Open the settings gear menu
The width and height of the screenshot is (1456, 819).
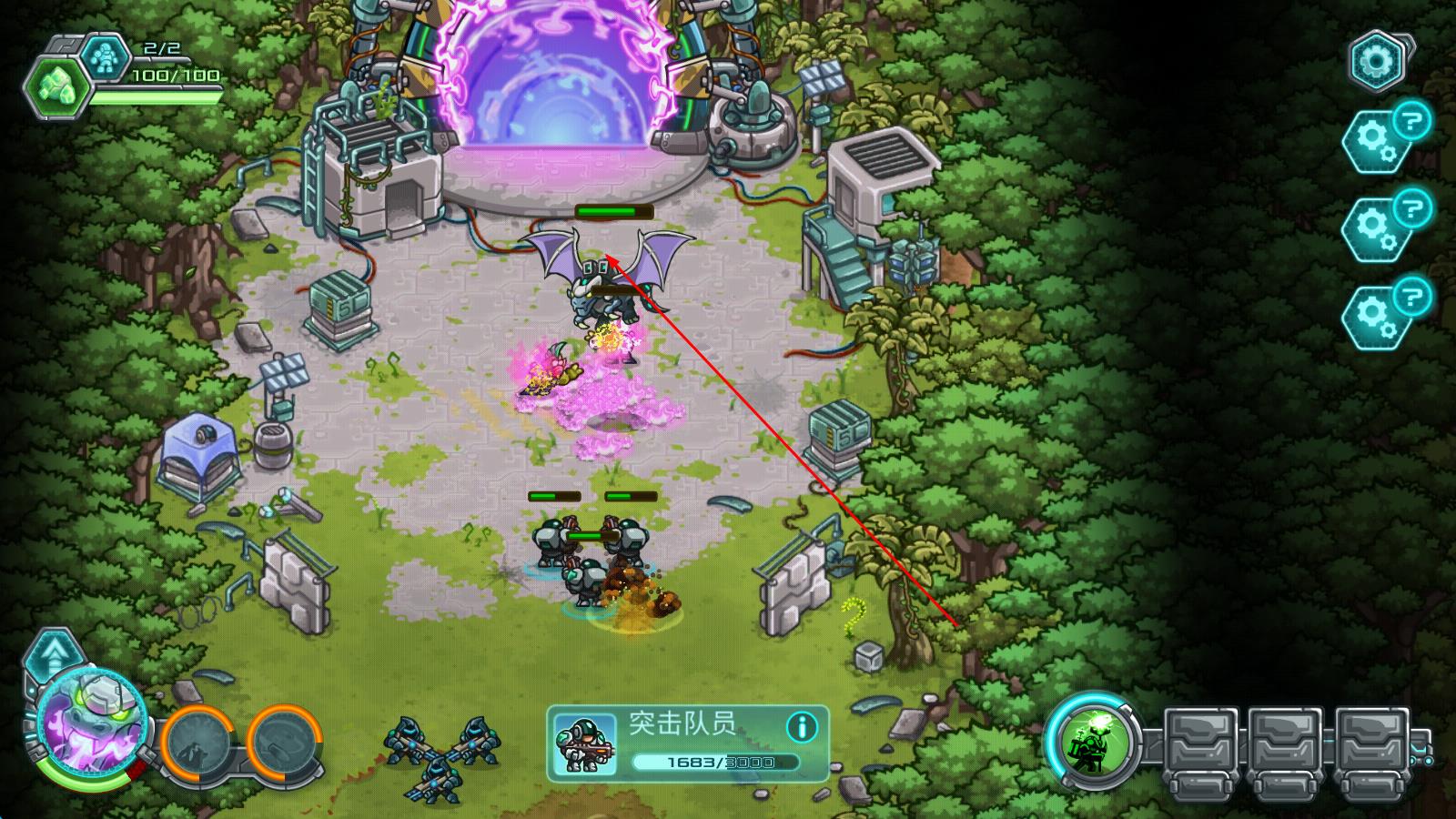click(x=1376, y=61)
